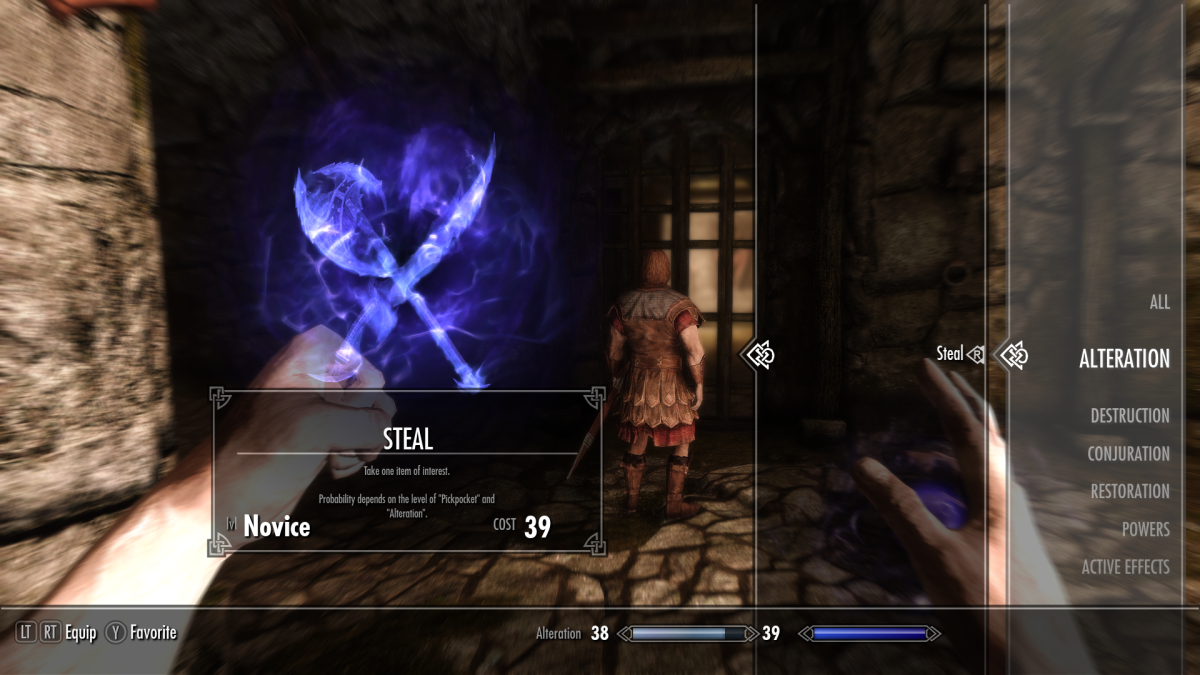
Task: Open the DESTRUCTION spell category
Action: click(x=1129, y=416)
